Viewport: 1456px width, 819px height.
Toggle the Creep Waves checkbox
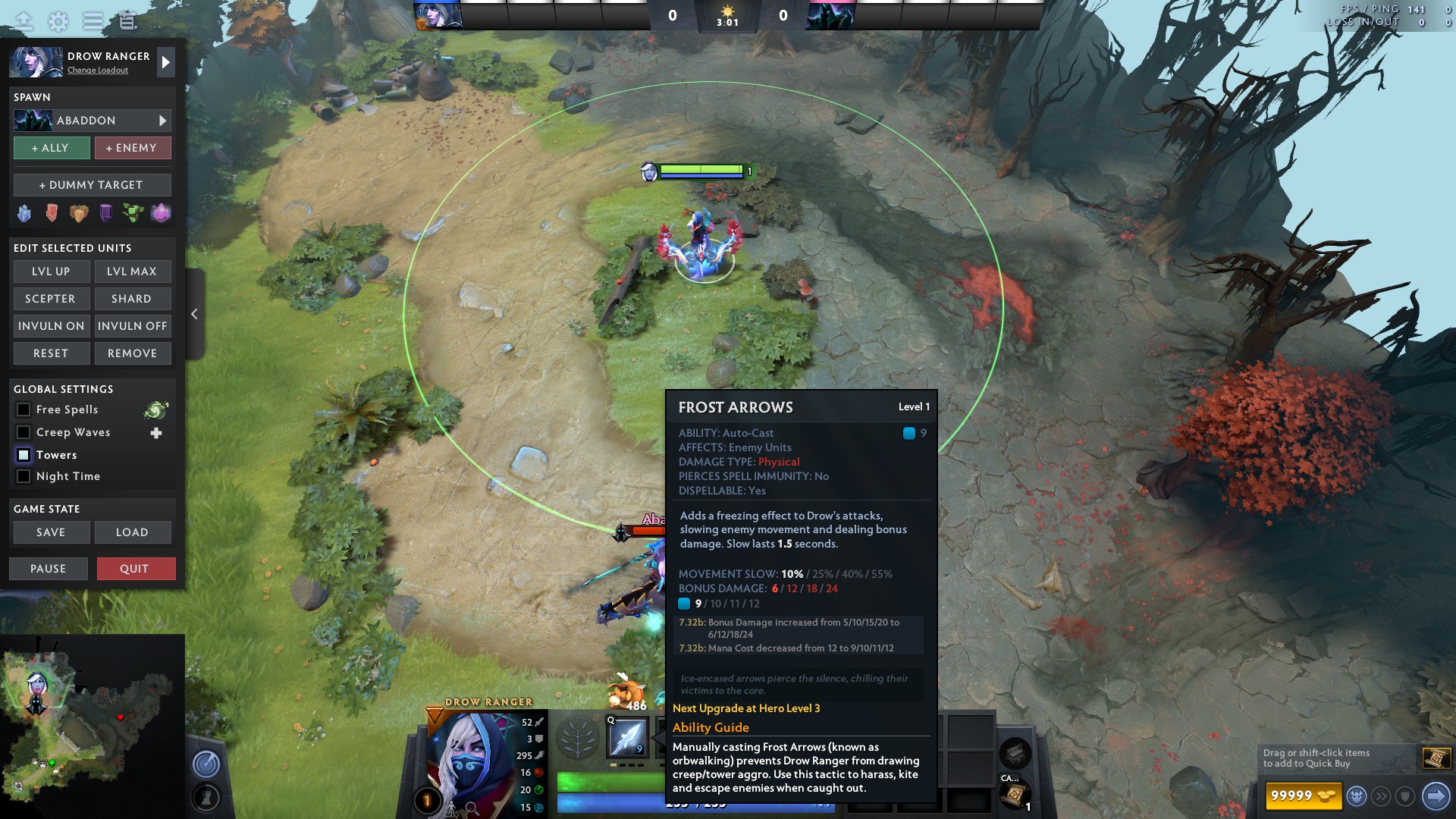pyautogui.click(x=24, y=432)
